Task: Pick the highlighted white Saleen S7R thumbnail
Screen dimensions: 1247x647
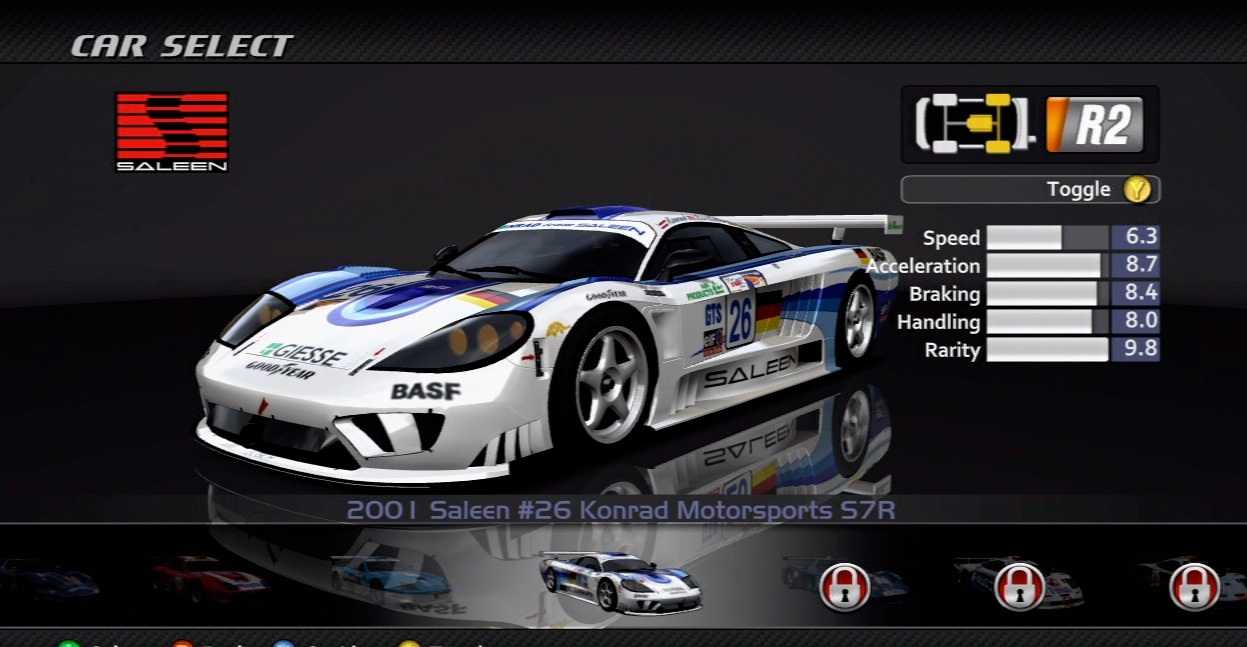Action: click(620, 581)
